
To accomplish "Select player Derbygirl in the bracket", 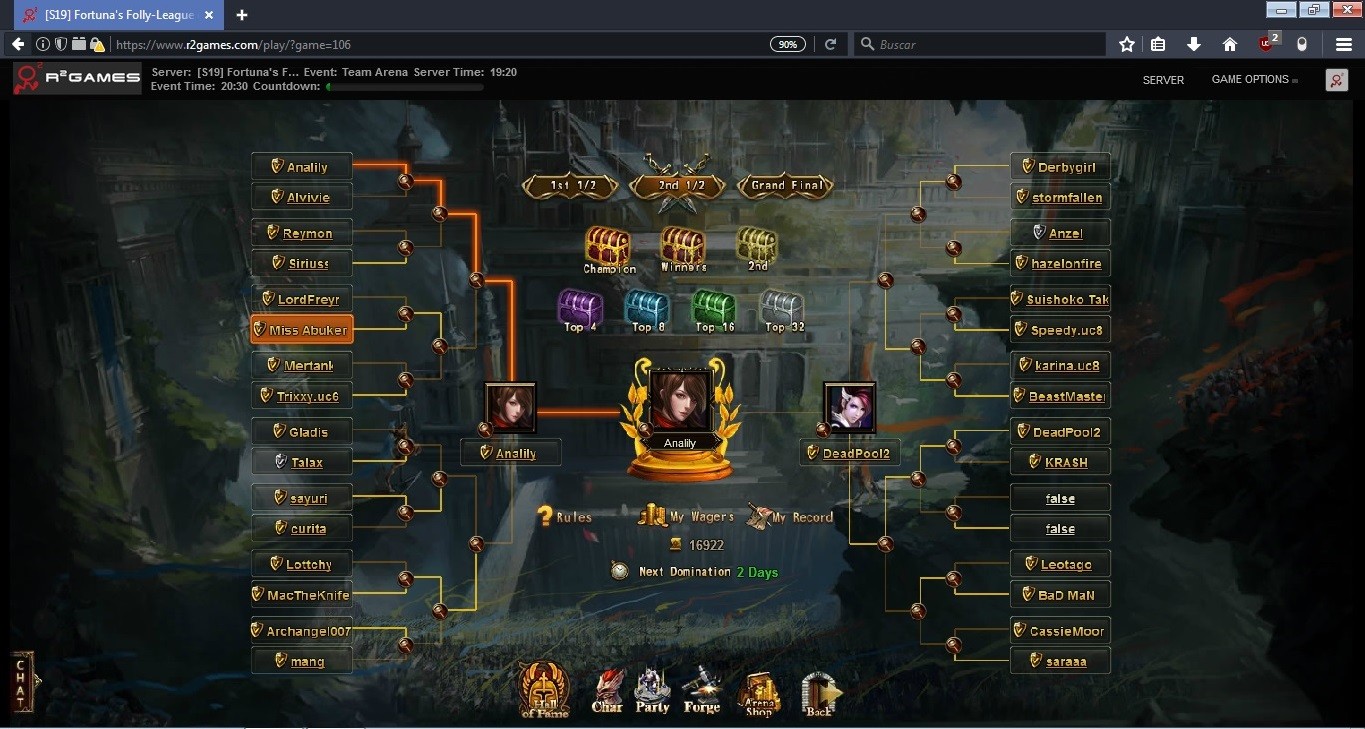I will tap(1060, 167).
